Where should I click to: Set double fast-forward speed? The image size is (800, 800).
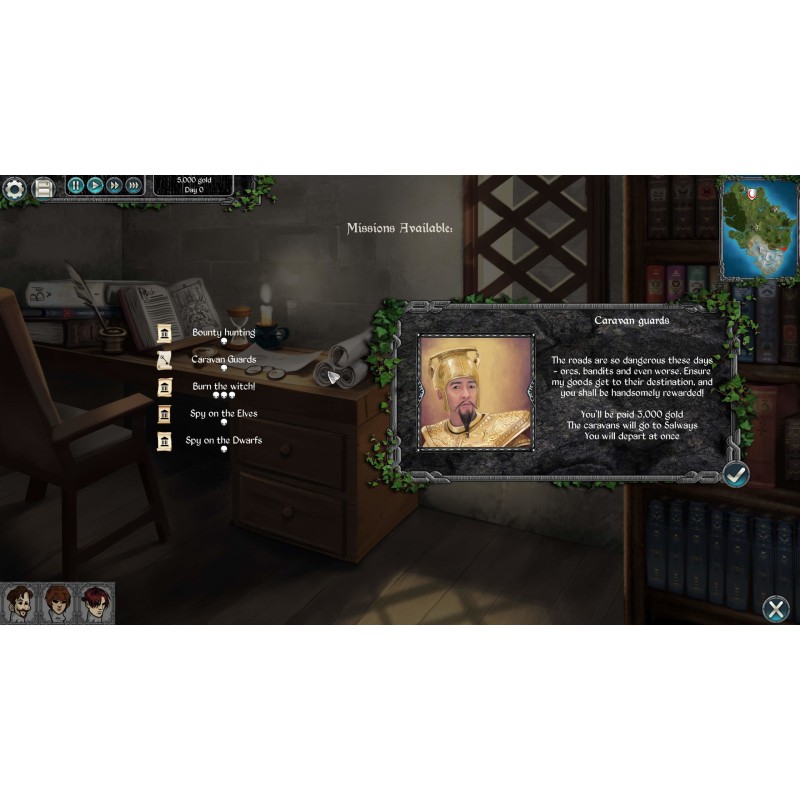click(114, 185)
